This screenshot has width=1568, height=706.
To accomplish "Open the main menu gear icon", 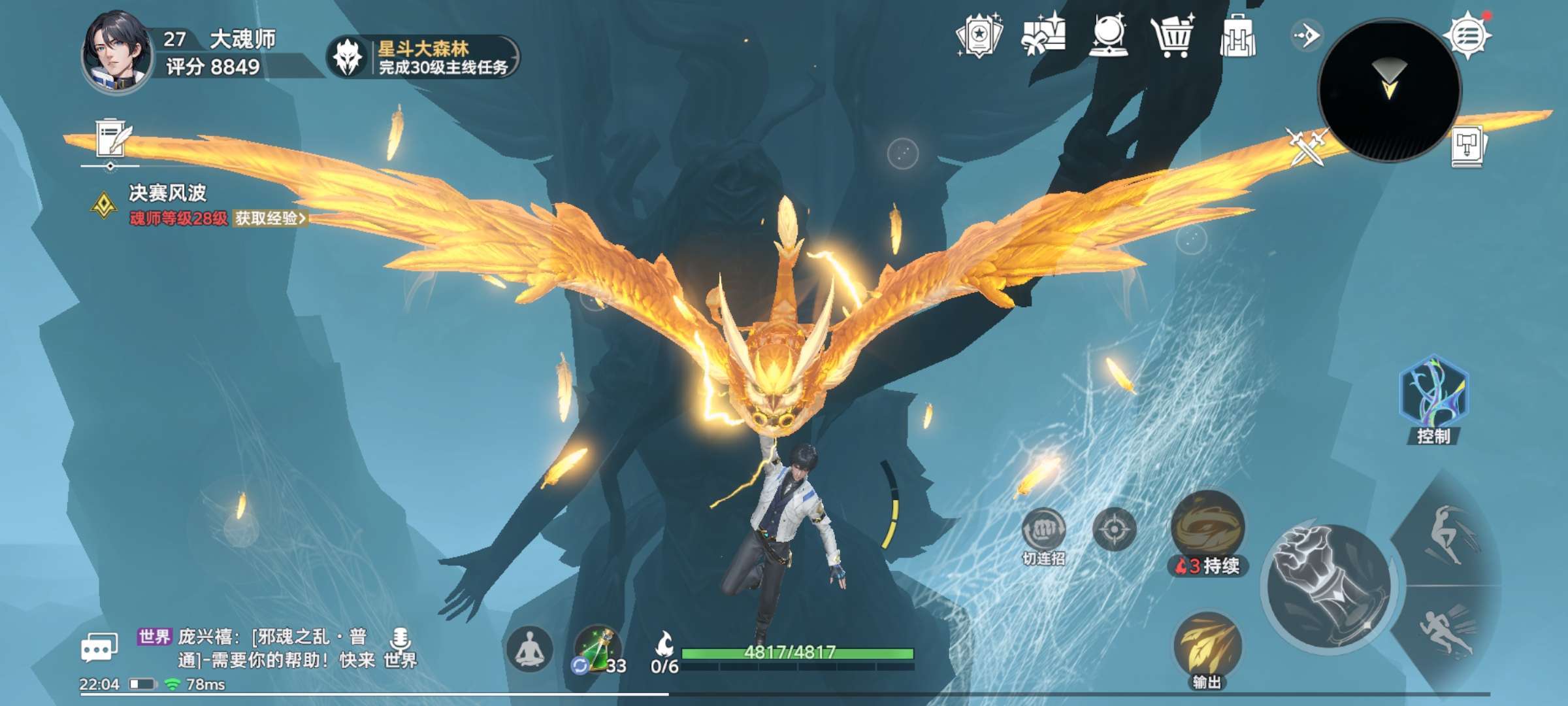I will click(x=1468, y=36).
